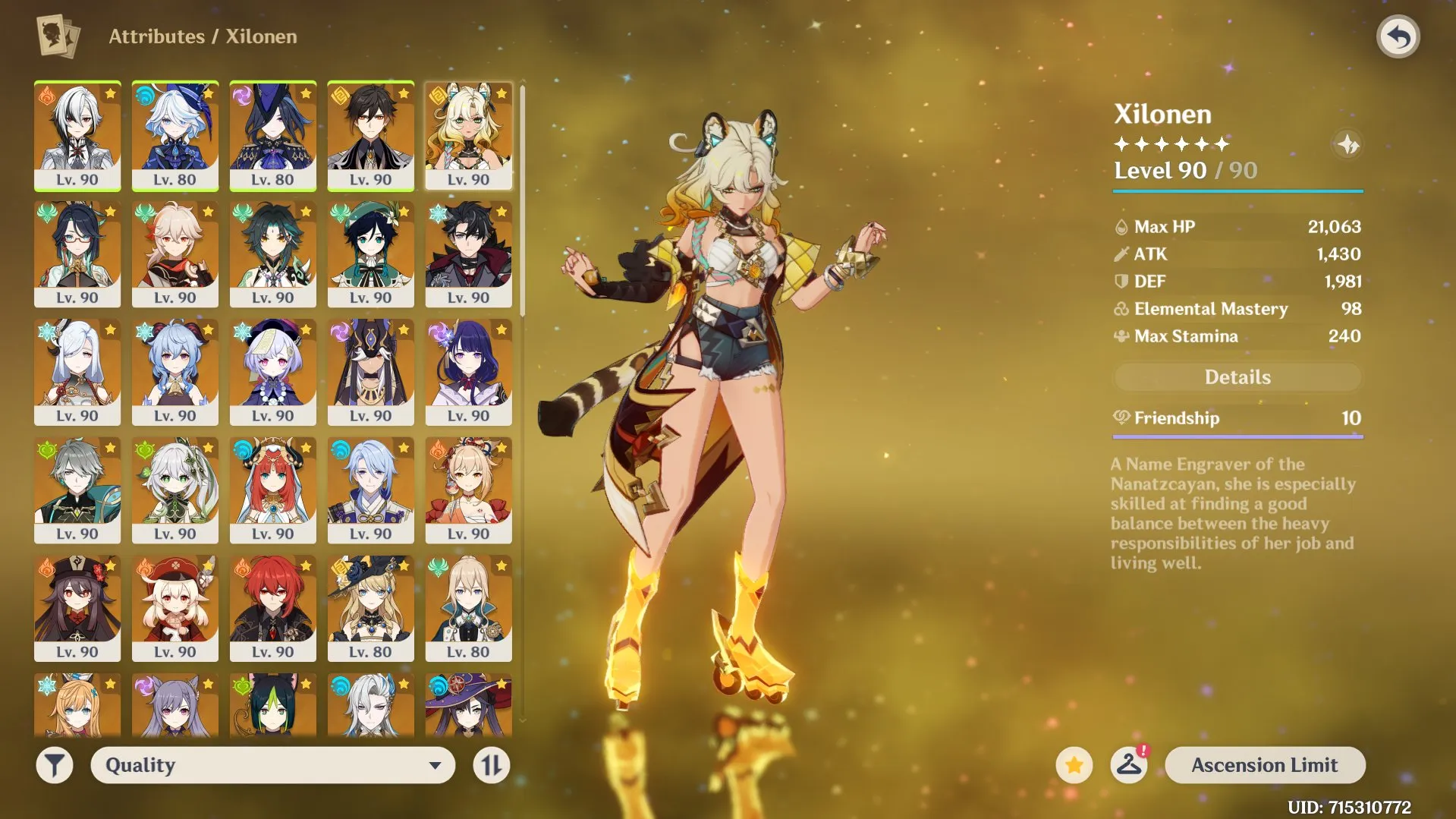This screenshot has width=1456, height=819.
Task: Select Raiden Shogun's portrait
Action: click(x=469, y=372)
